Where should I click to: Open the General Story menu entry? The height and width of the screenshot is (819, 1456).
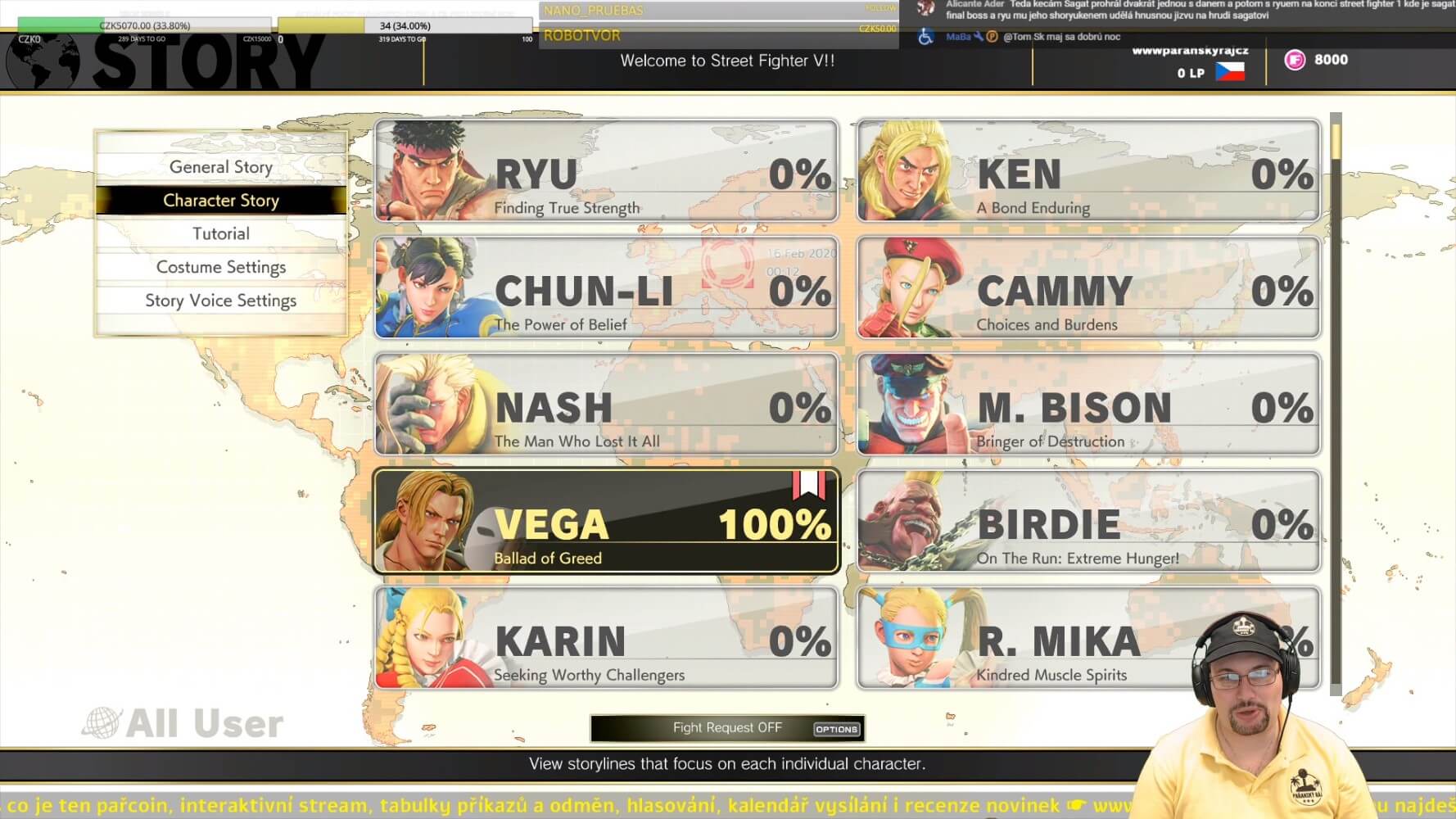(x=221, y=167)
